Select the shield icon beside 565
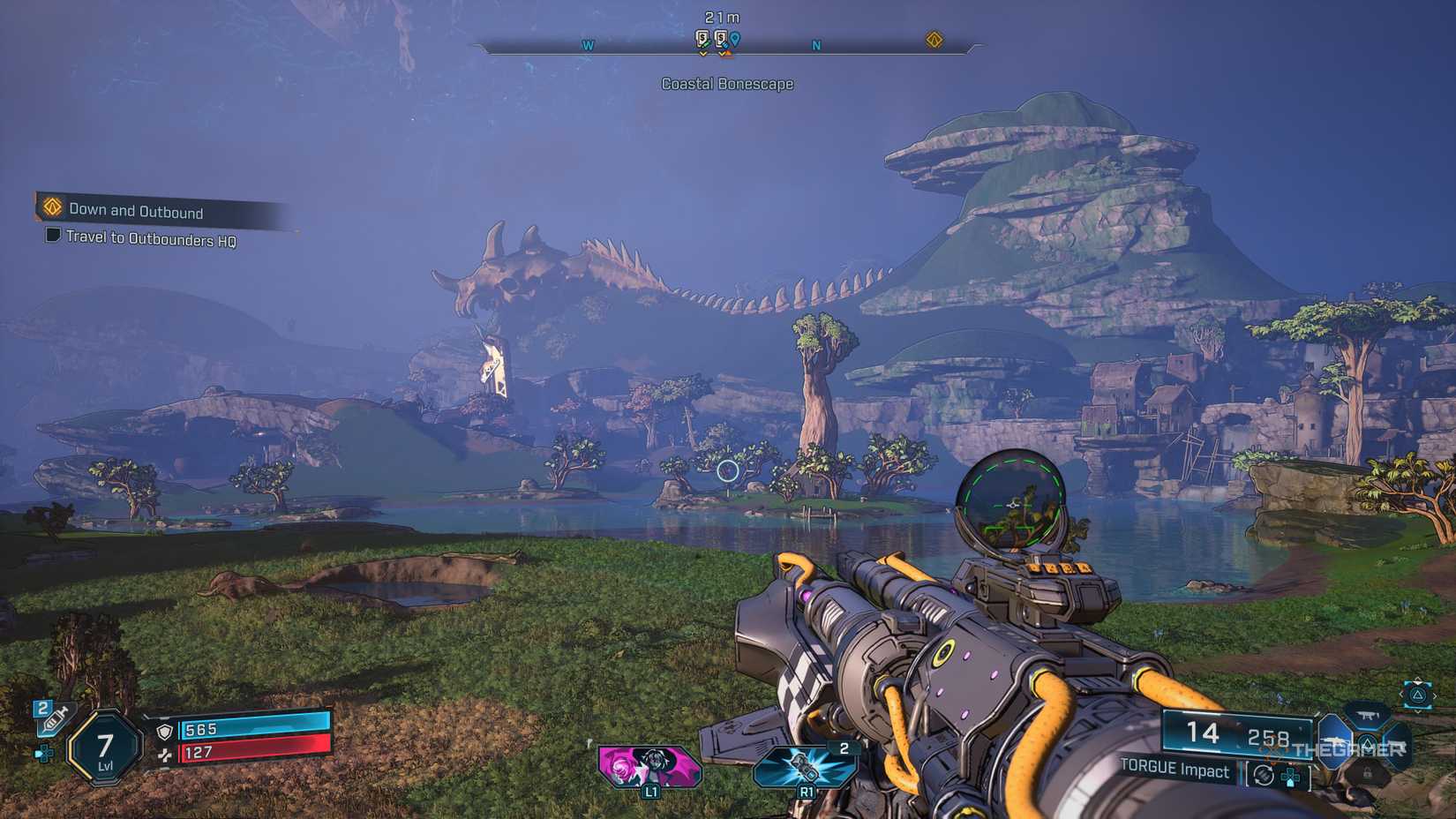 click(x=165, y=732)
